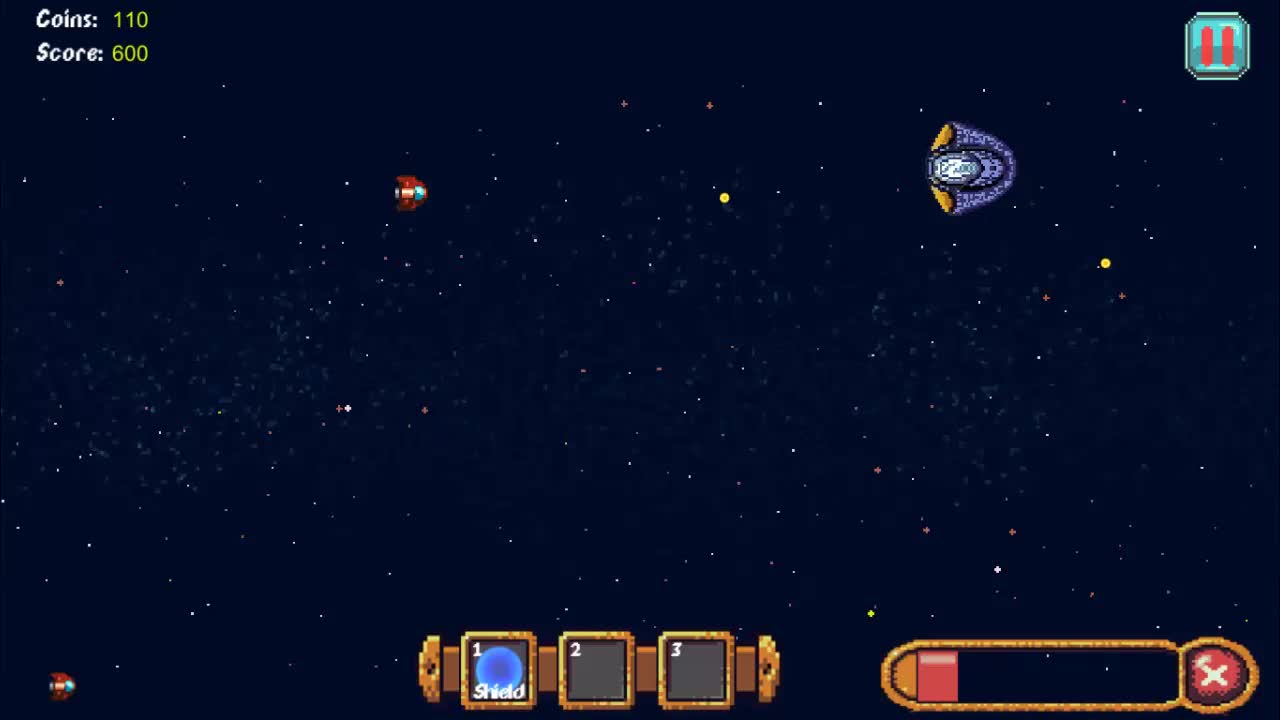Click the yellow coin near screen center
The image size is (1280, 720).
pyautogui.click(x=724, y=198)
